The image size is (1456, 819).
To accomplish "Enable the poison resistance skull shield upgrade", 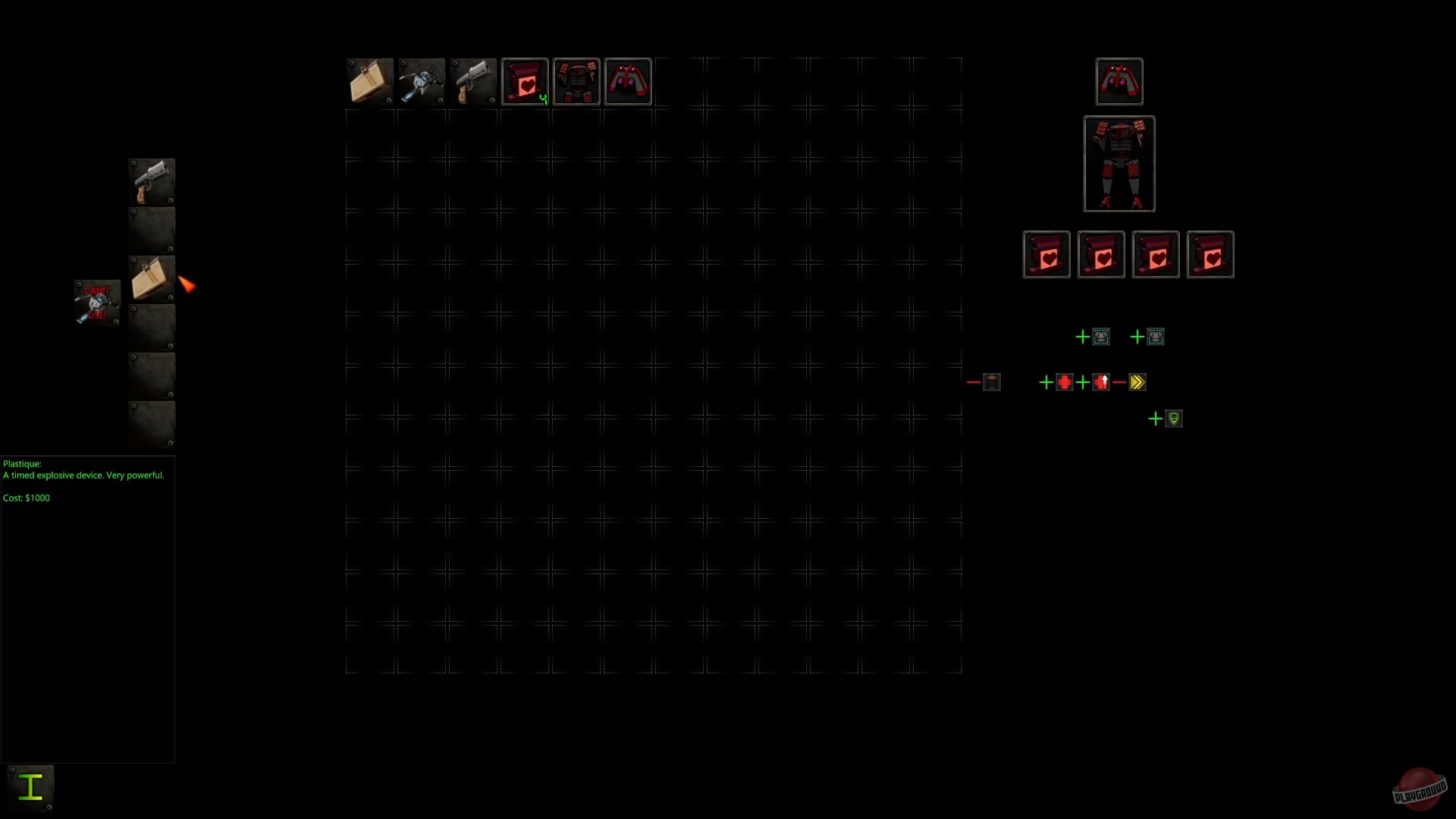I will (x=1156, y=418).
